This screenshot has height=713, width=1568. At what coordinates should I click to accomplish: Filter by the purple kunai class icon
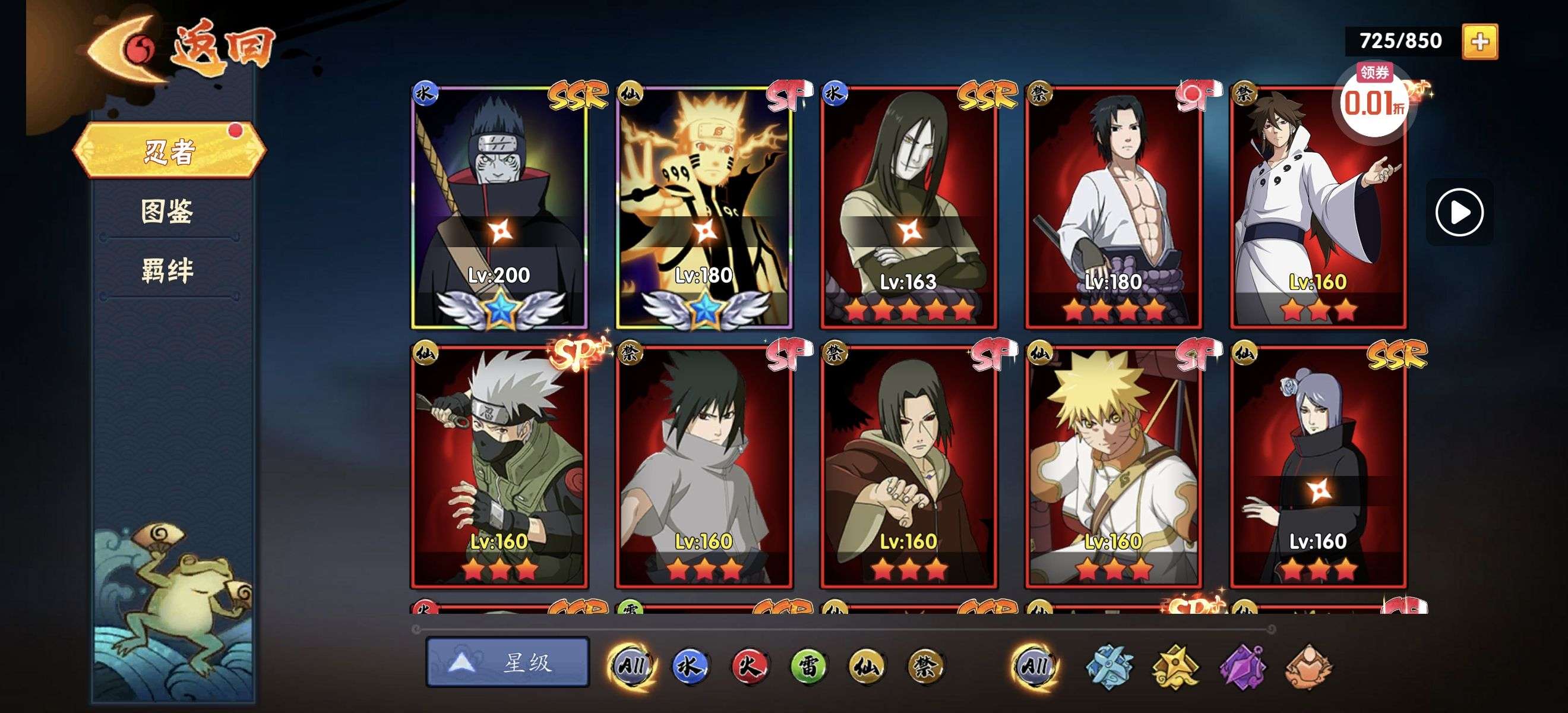click(1242, 667)
